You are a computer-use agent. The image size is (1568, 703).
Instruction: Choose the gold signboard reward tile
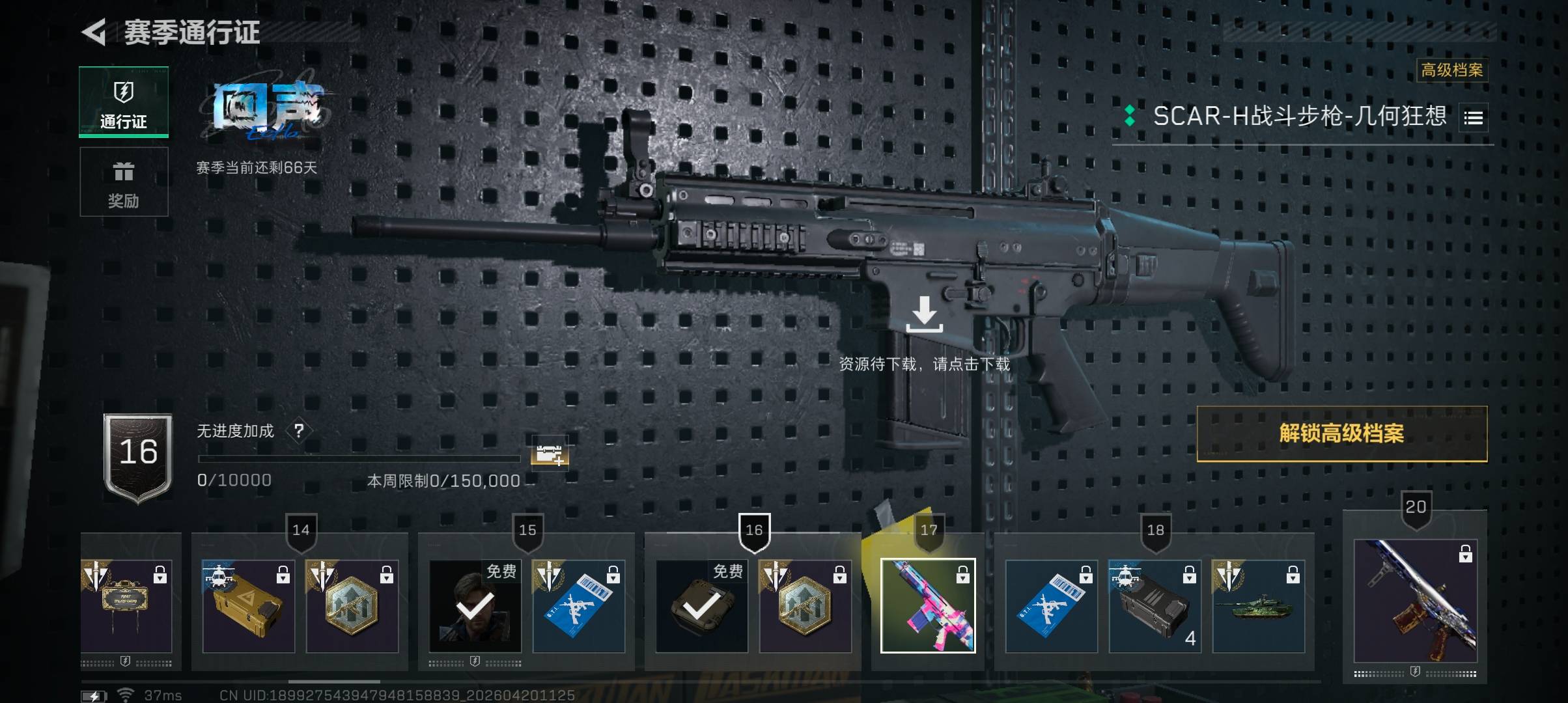[x=126, y=605]
